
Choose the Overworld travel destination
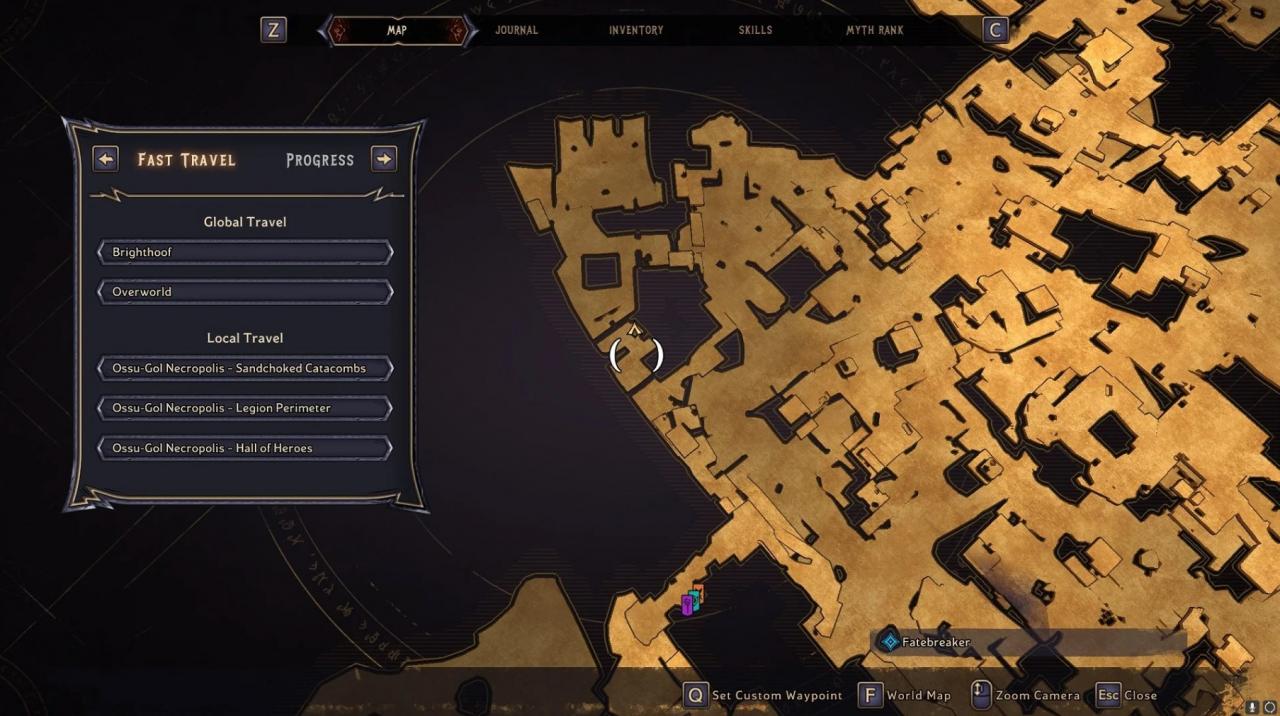pyautogui.click(x=245, y=292)
